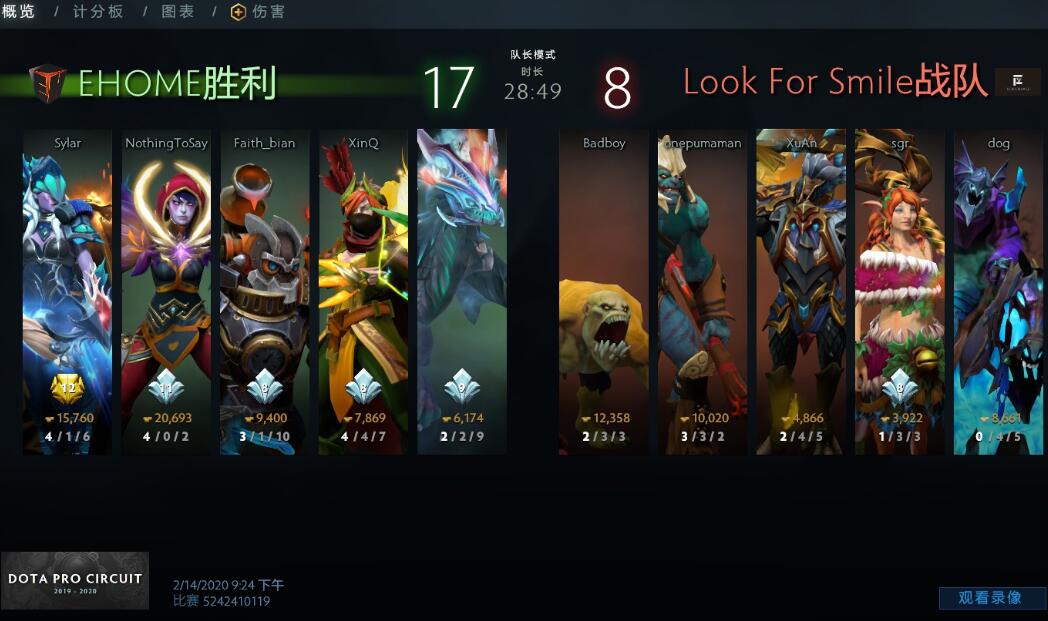The image size is (1048, 621).
Task: Show the 伤害 damage tab
Action: 258,12
